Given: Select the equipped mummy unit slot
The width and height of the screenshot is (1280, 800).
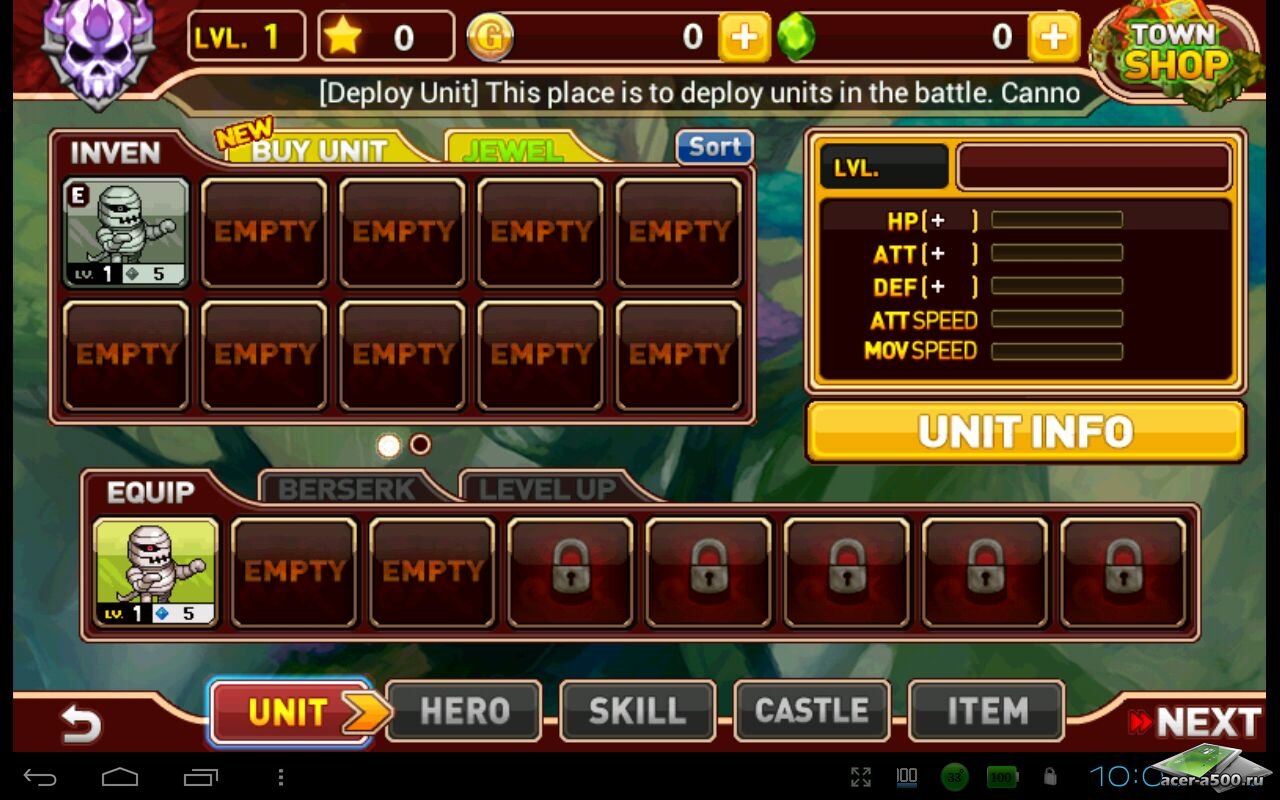Looking at the screenshot, I should (x=156, y=573).
